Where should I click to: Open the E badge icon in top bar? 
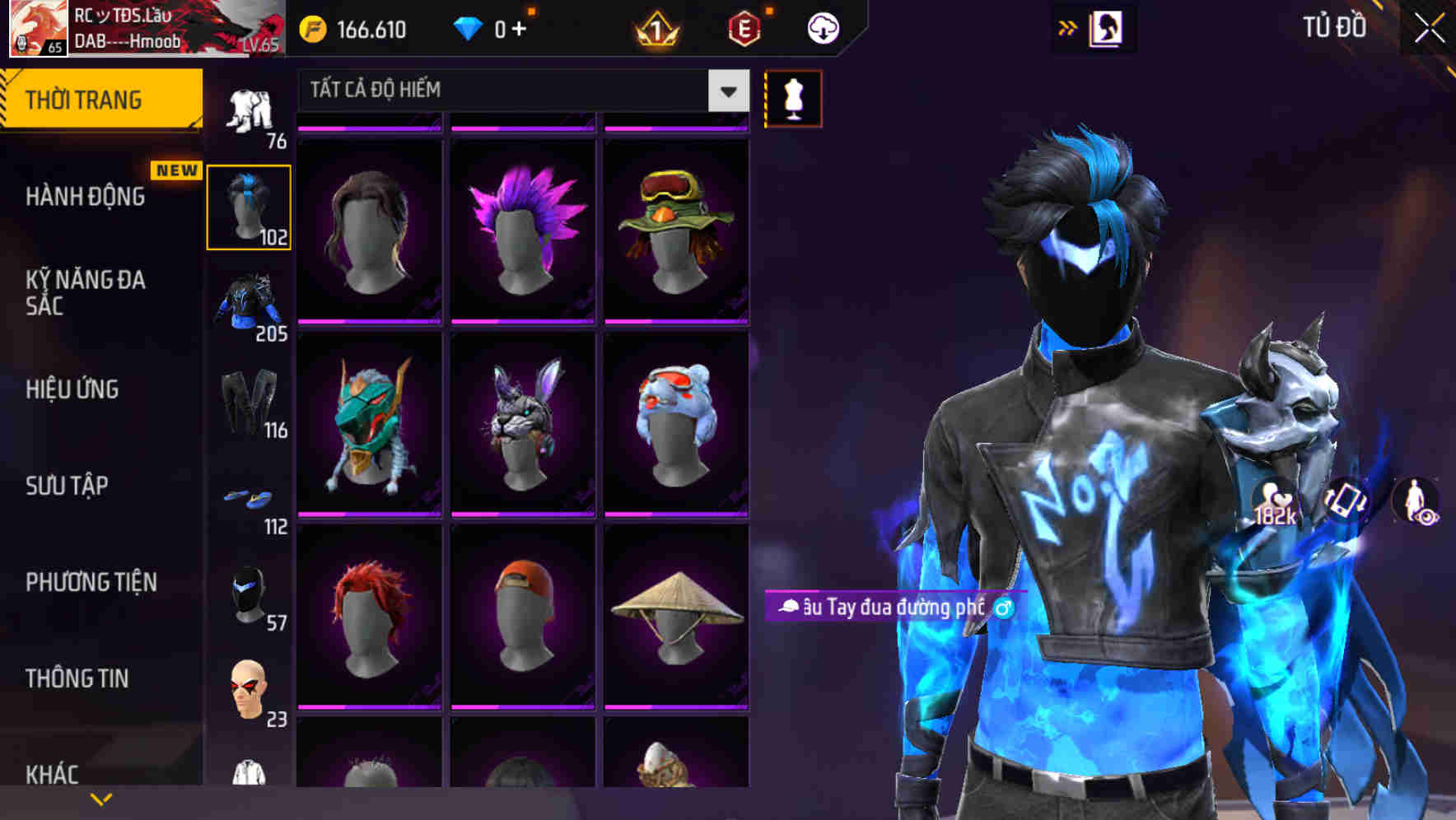(x=742, y=27)
